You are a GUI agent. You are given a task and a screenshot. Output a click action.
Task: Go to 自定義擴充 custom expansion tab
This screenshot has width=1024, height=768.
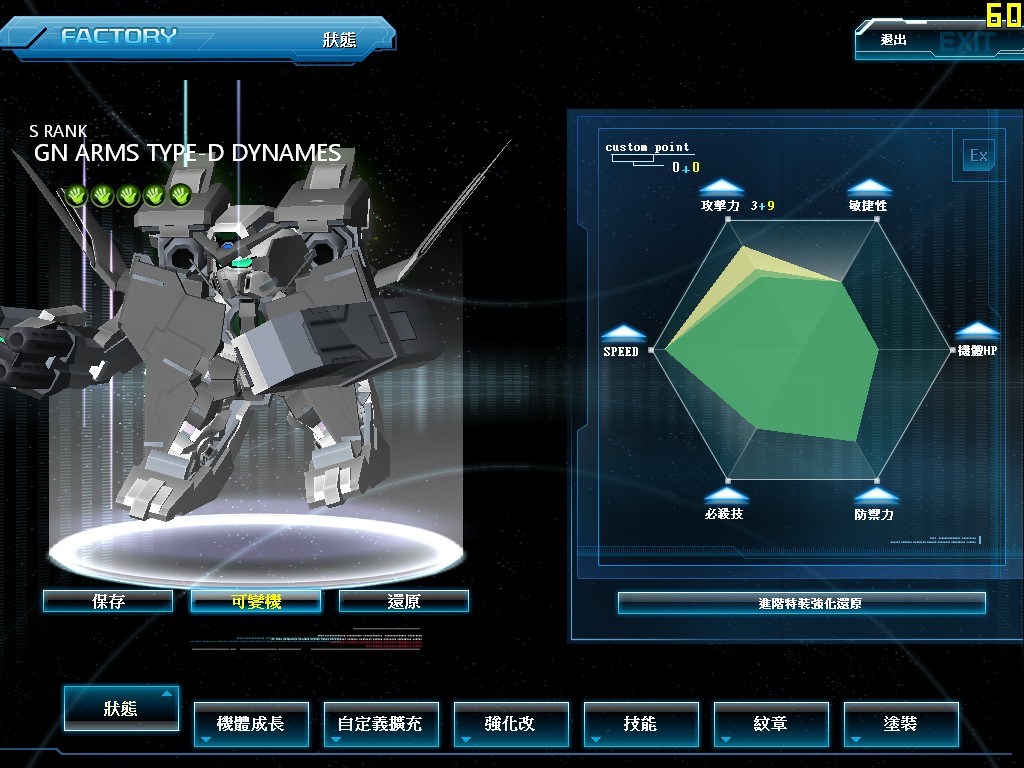pos(381,723)
